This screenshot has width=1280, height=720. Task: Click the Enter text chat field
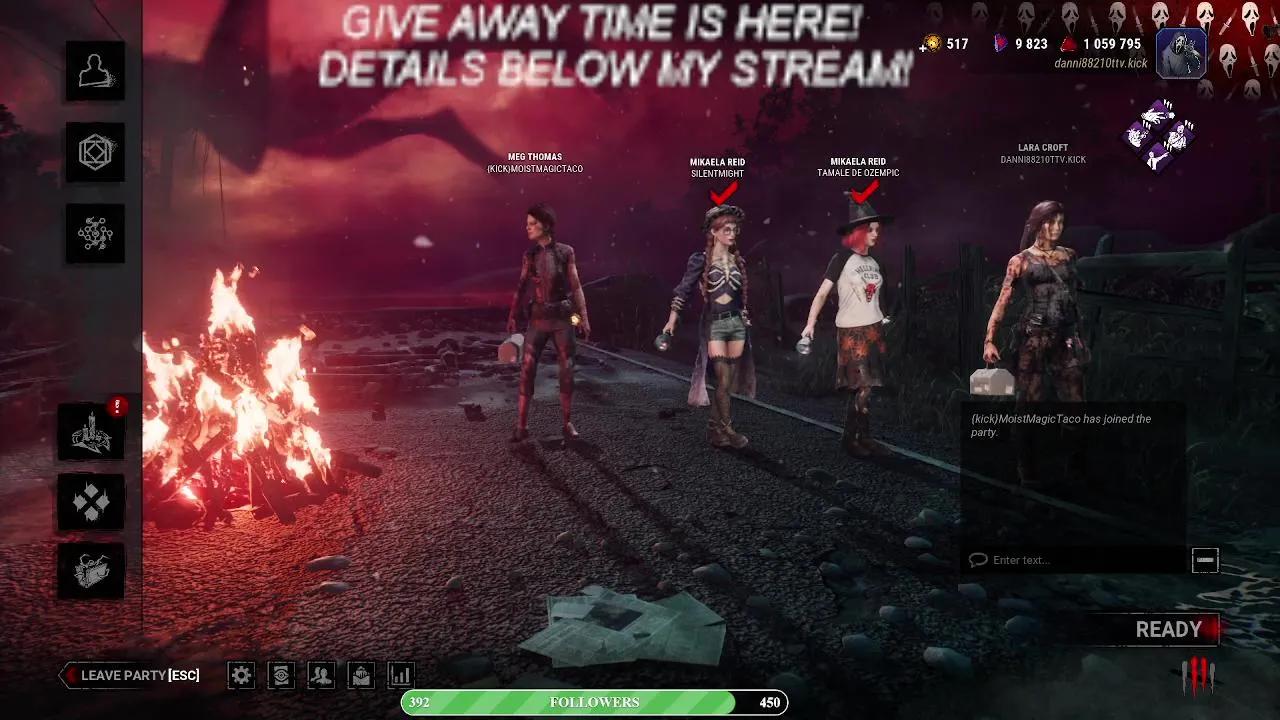coord(1070,560)
